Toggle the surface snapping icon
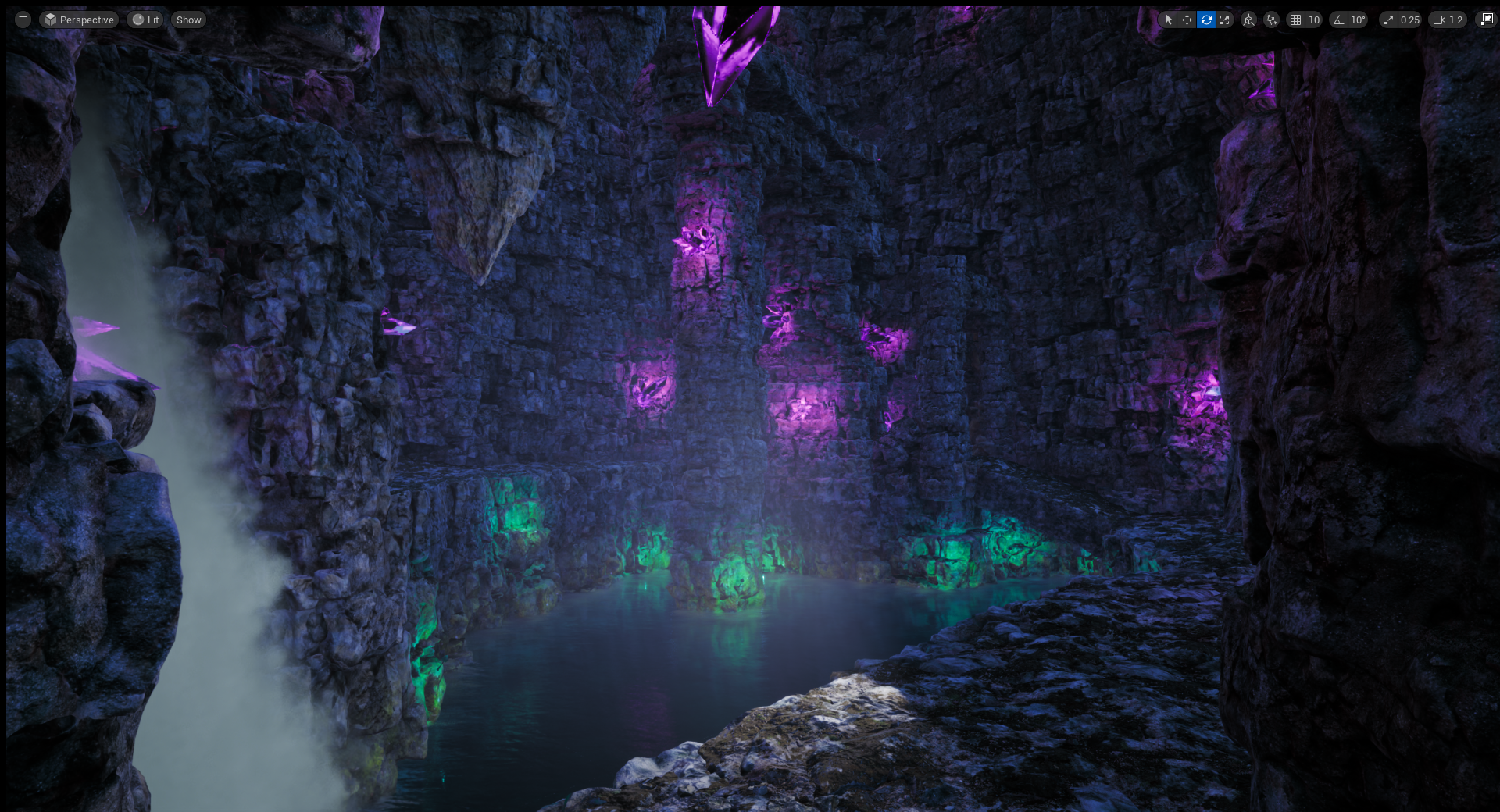Screen dimensions: 1500x812 point(1272,20)
